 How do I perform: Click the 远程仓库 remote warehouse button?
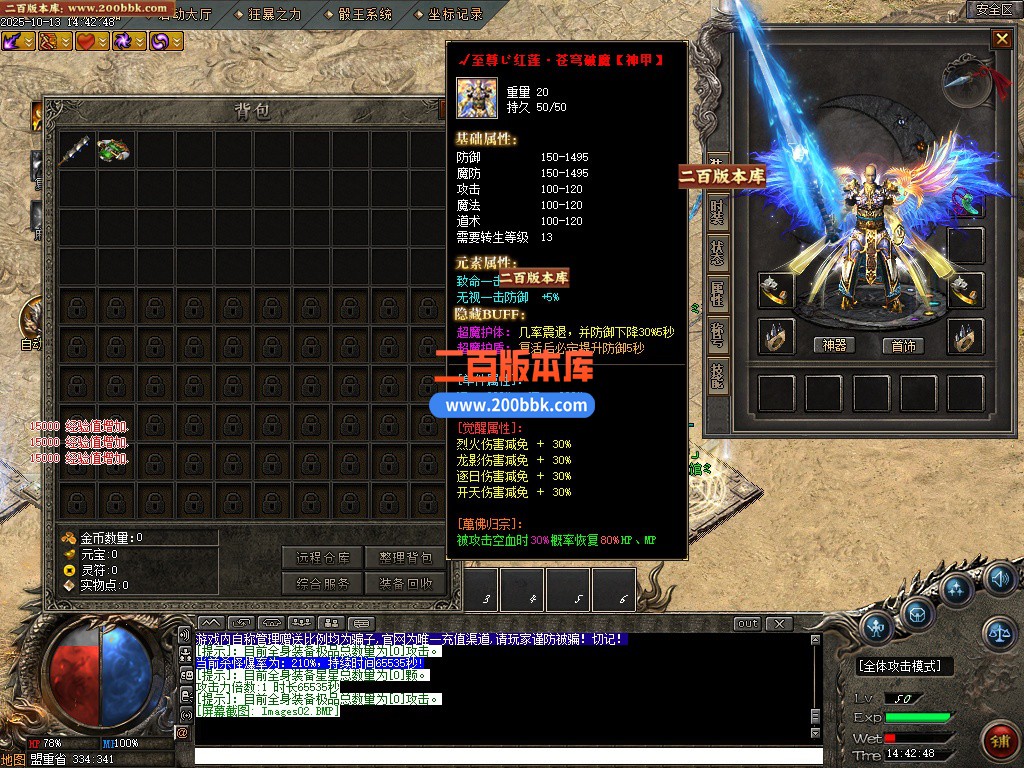coord(323,558)
